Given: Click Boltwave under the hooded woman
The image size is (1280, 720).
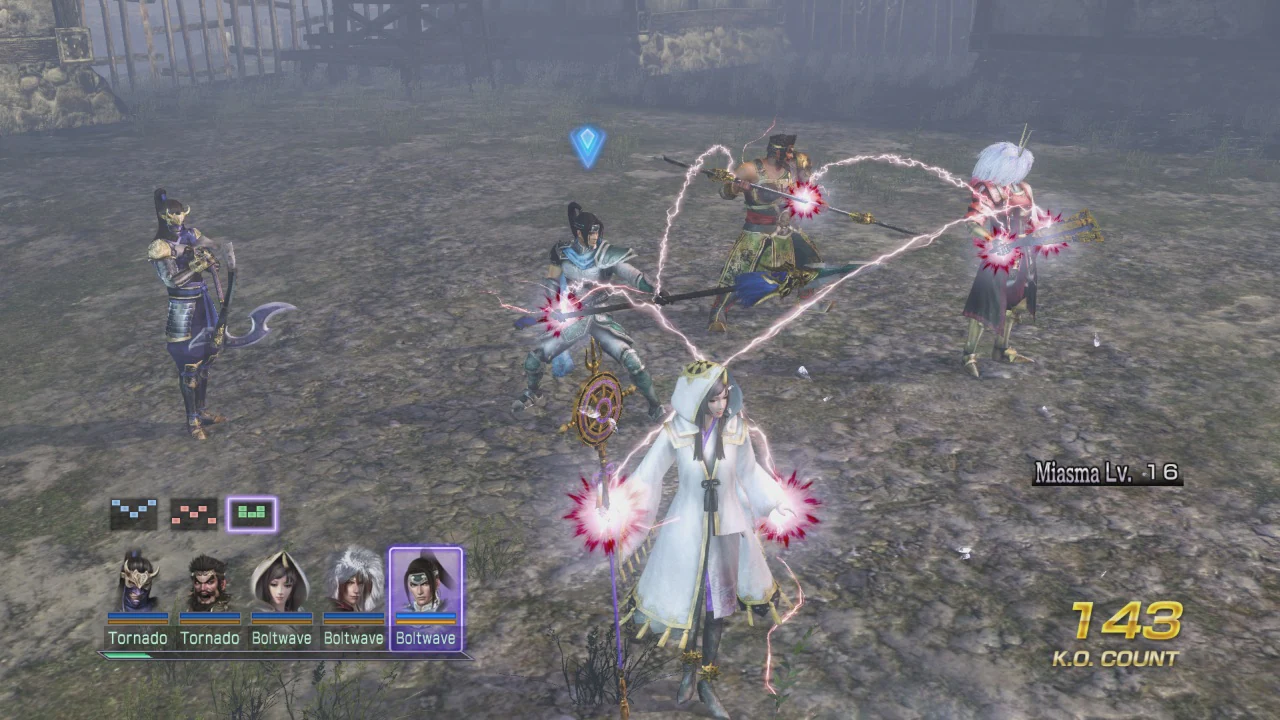Looking at the screenshot, I should point(282,638).
